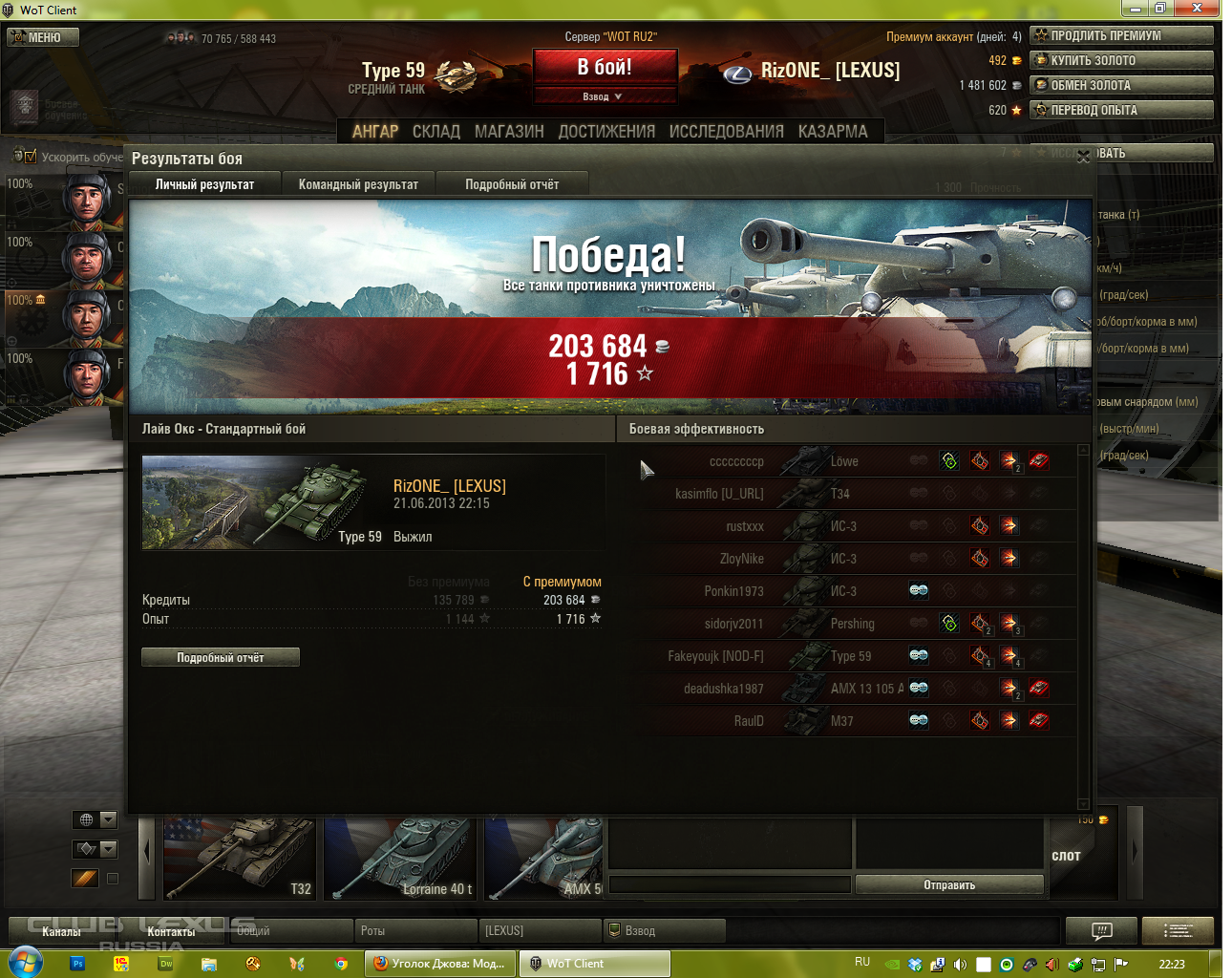1232x978 pixels.
Task: Open the МЕНЮ button
Action: pyautogui.click(x=43, y=37)
